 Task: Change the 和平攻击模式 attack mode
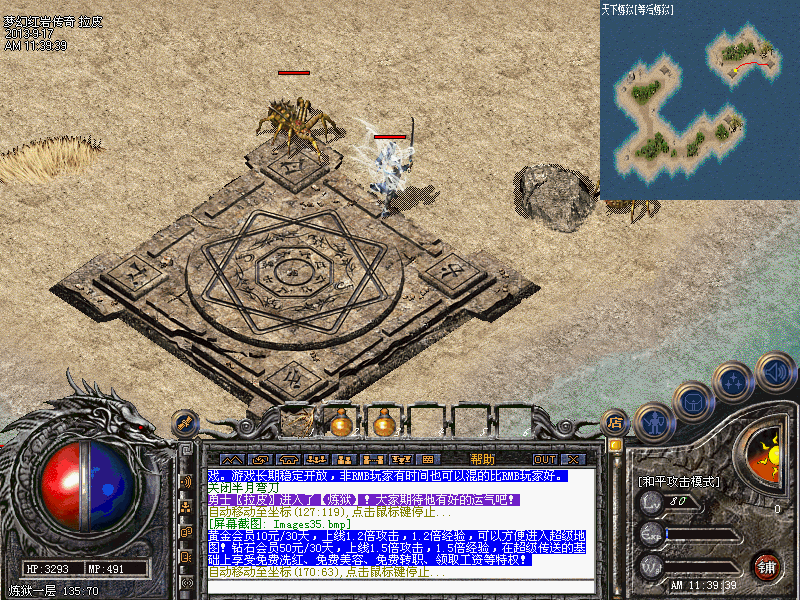679,481
